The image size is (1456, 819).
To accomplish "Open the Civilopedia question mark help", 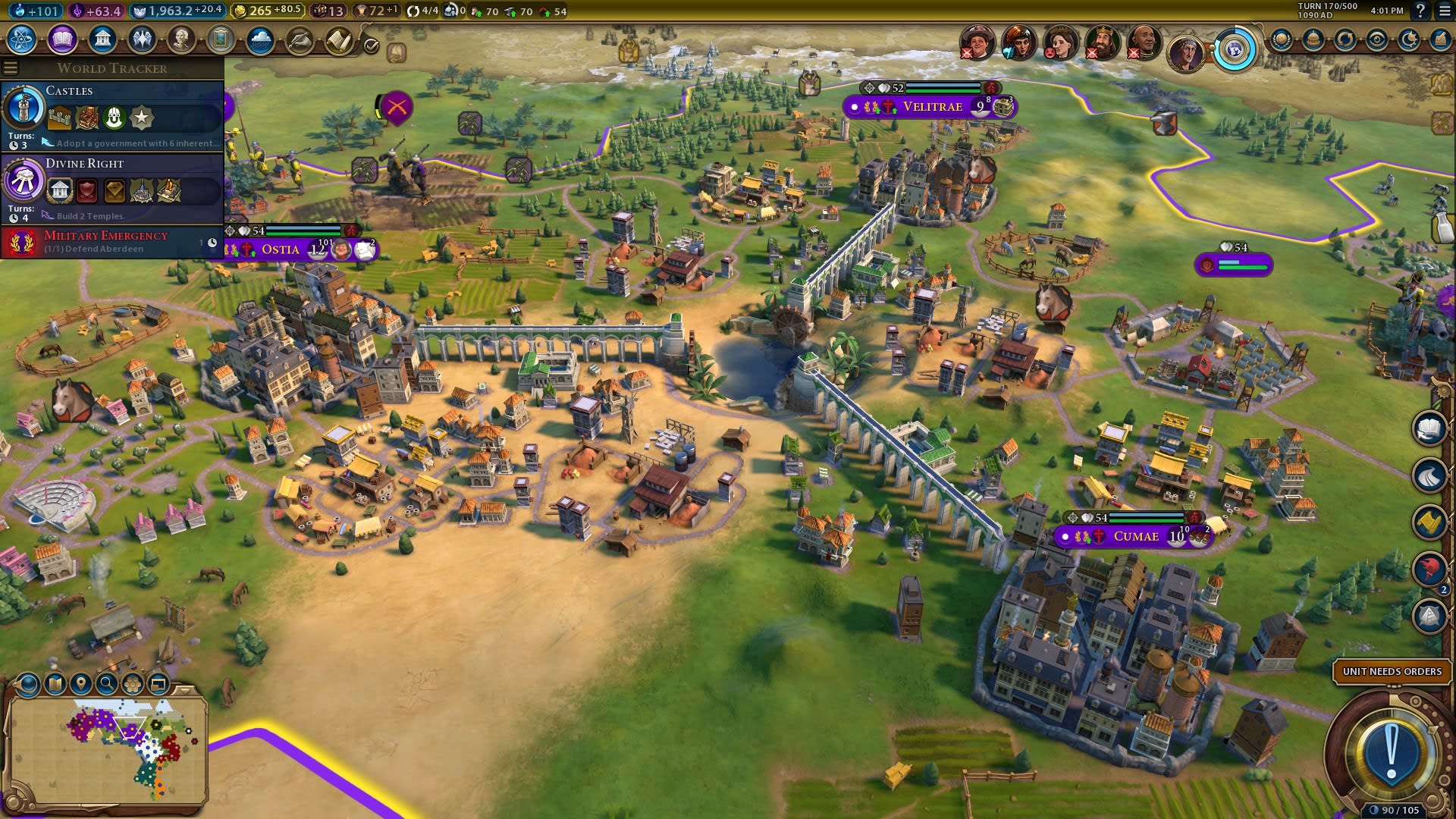I will [x=1420, y=11].
